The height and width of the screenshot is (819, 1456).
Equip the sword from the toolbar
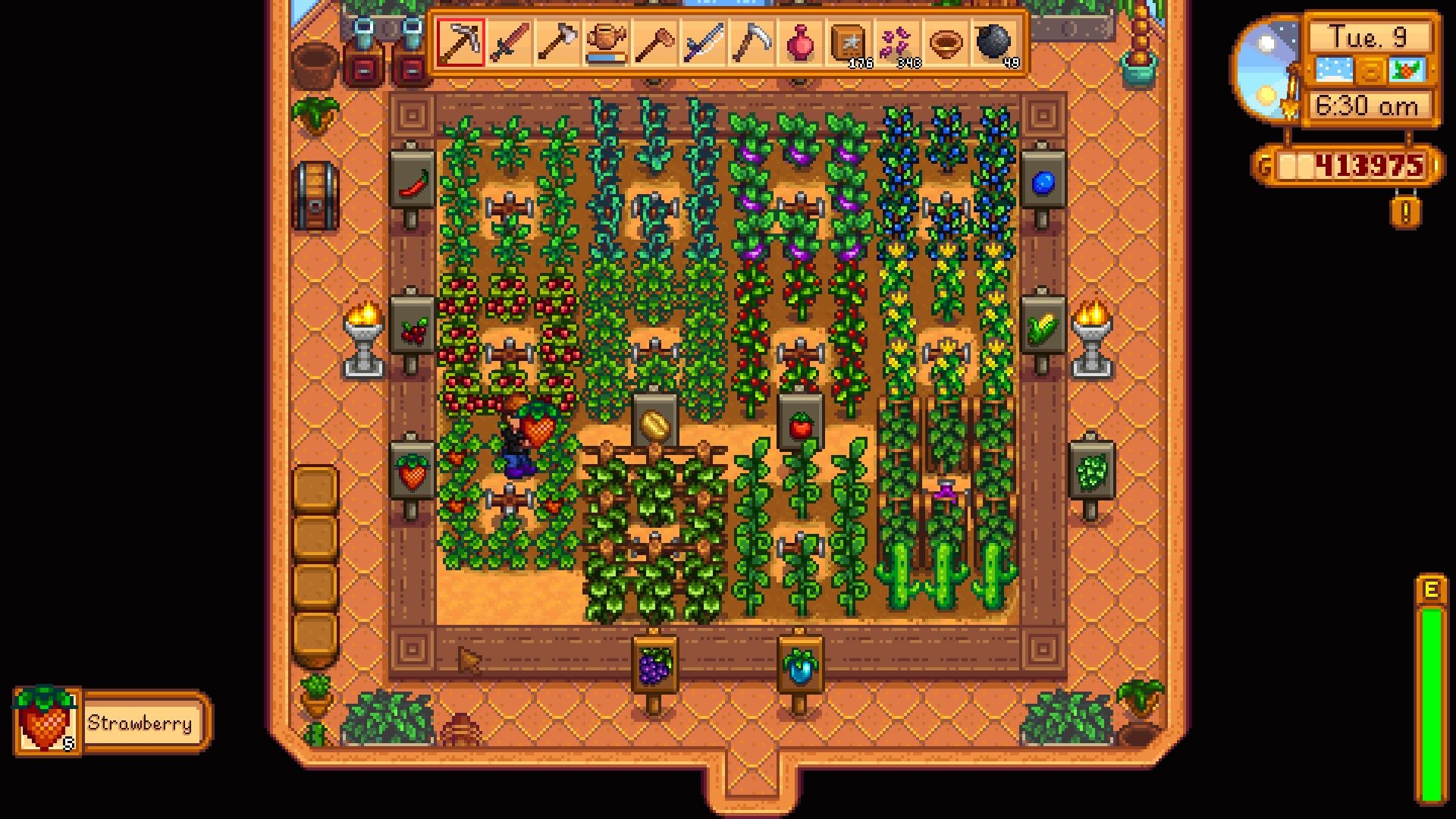click(x=510, y=43)
